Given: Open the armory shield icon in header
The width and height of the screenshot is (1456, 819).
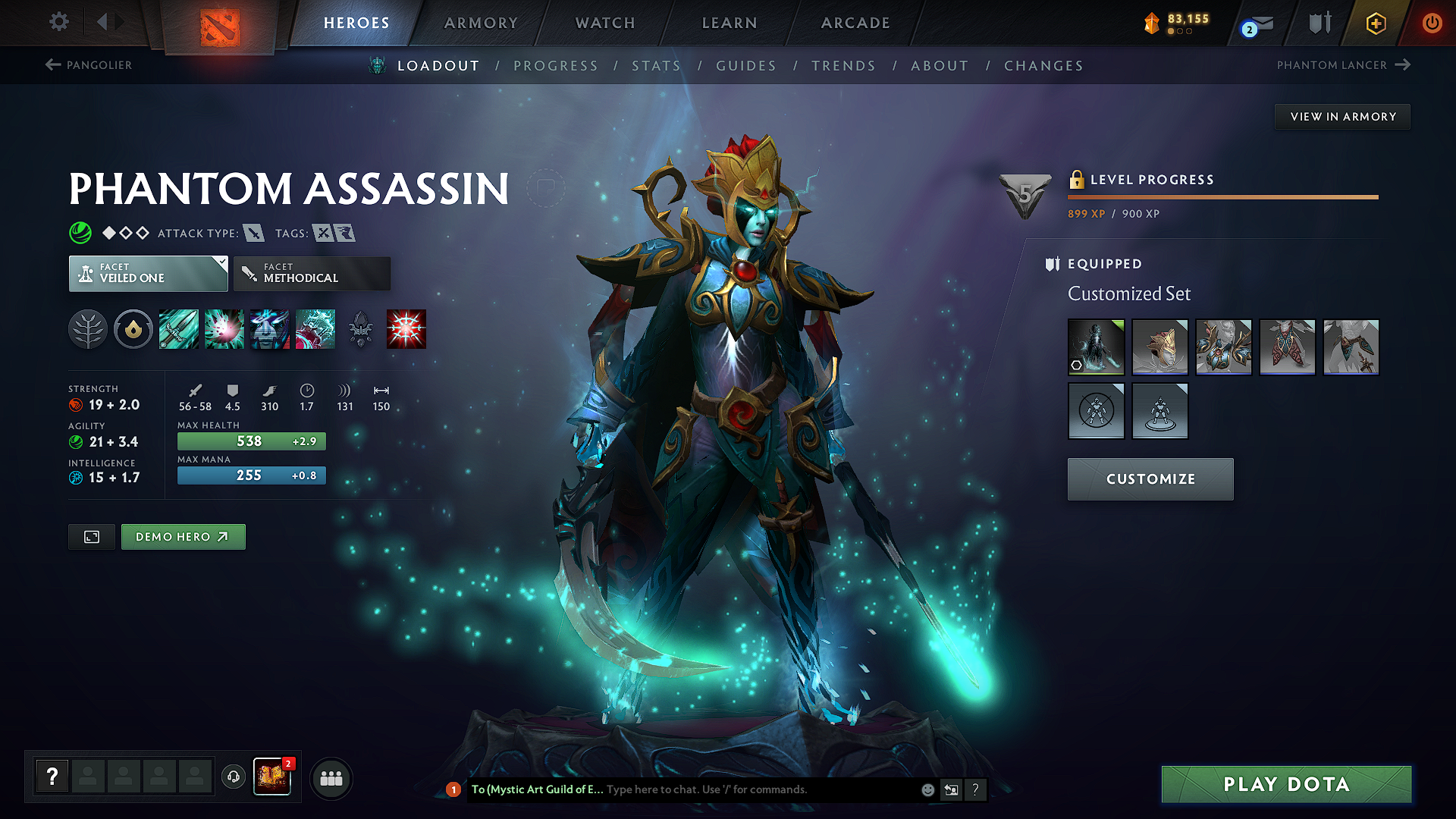Looking at the screenshot, I should (x=1319, y=23).
